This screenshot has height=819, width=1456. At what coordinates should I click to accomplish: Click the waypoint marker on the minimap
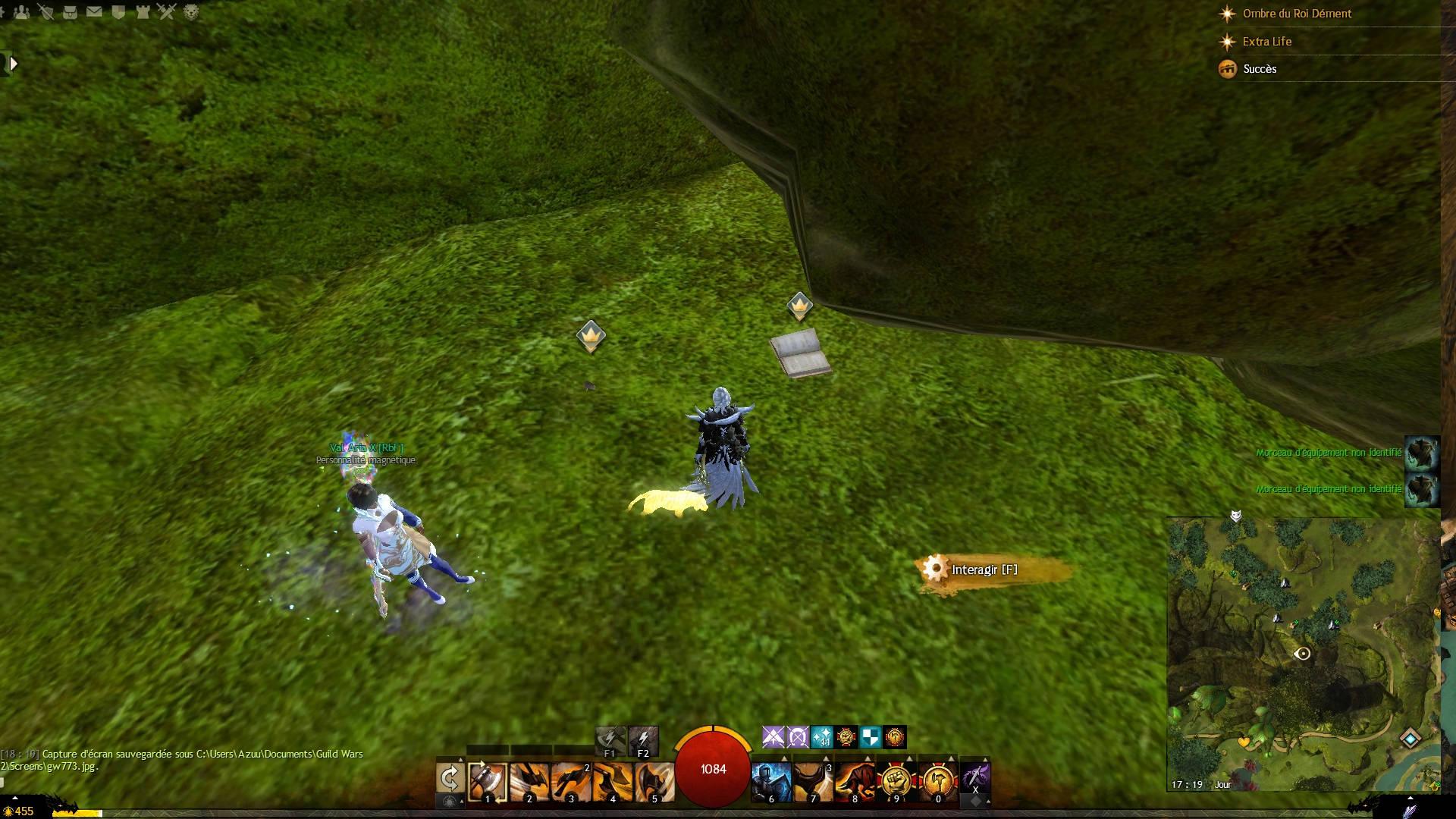coord(1410,738)
